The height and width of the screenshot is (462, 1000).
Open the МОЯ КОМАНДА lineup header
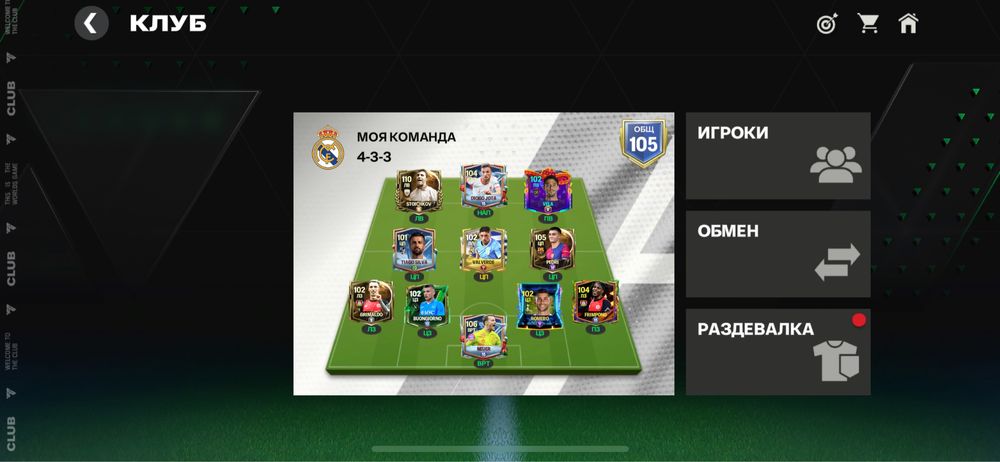pyautogui.click(x=405, y=147)
